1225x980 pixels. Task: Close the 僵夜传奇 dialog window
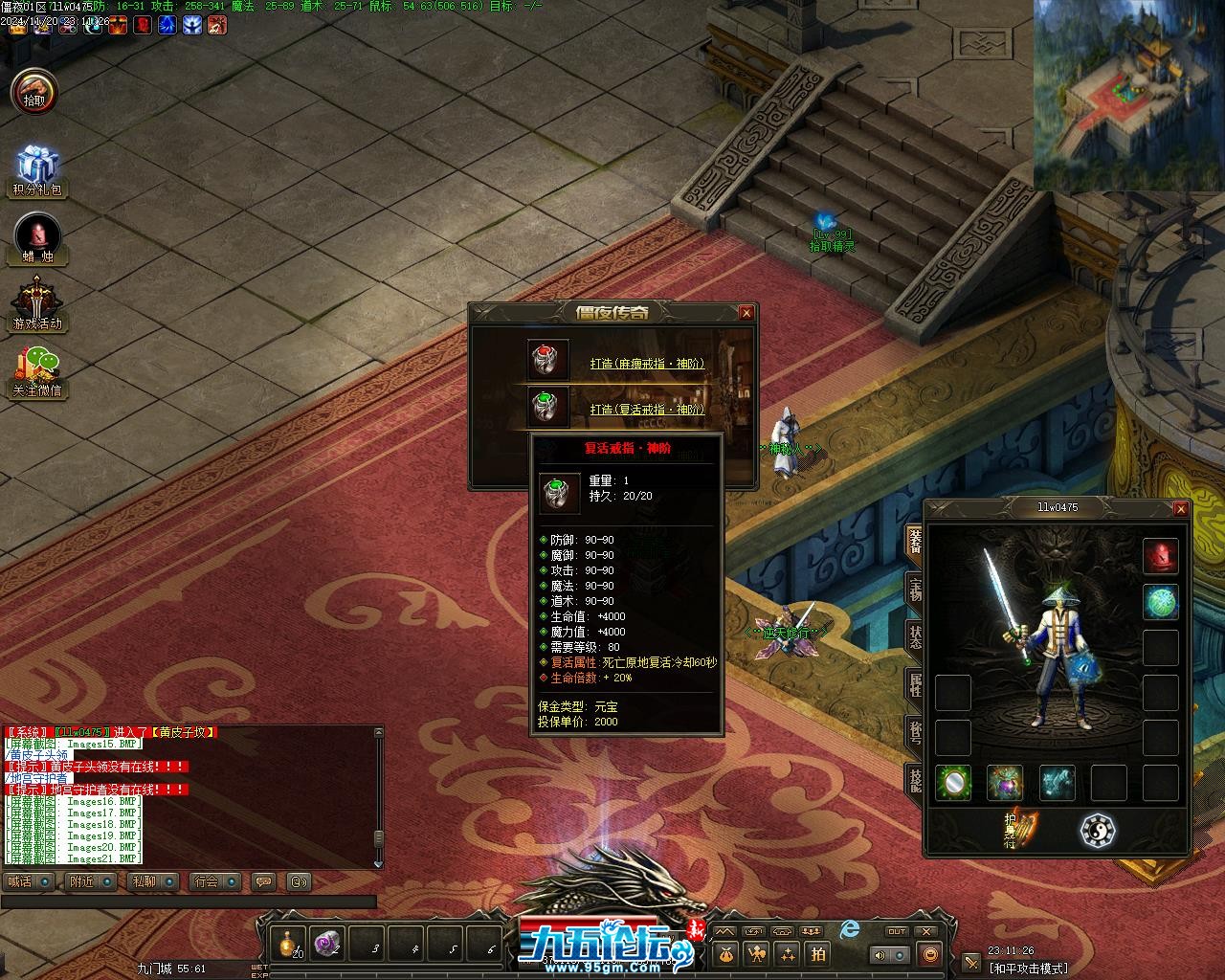coord(746,313)
